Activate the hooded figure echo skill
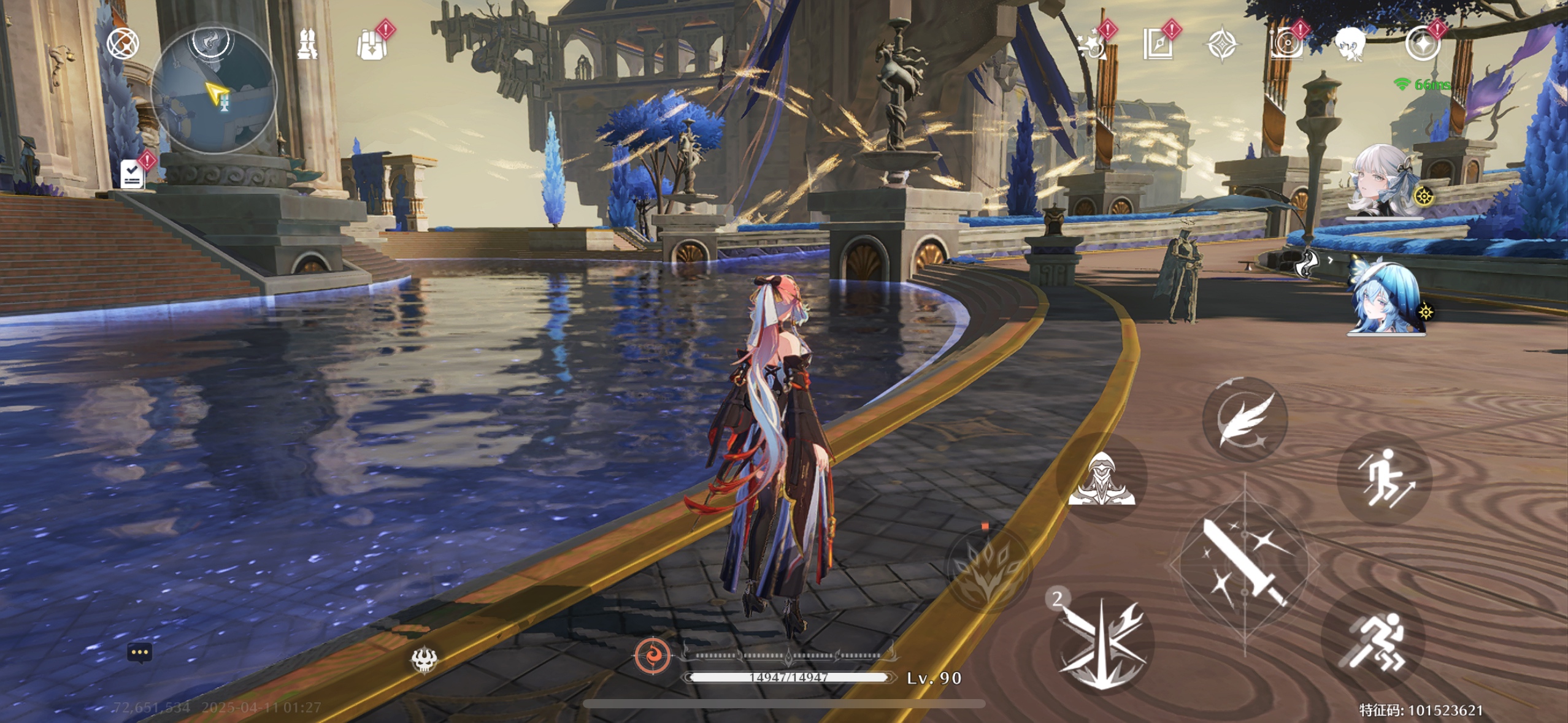 point(1102,478)
